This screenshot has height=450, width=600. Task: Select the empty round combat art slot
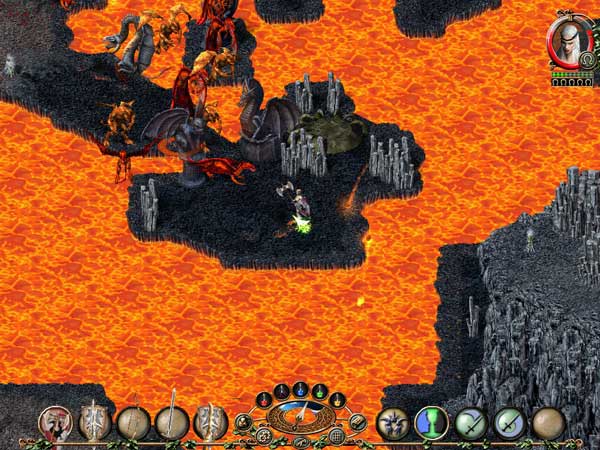548,423
